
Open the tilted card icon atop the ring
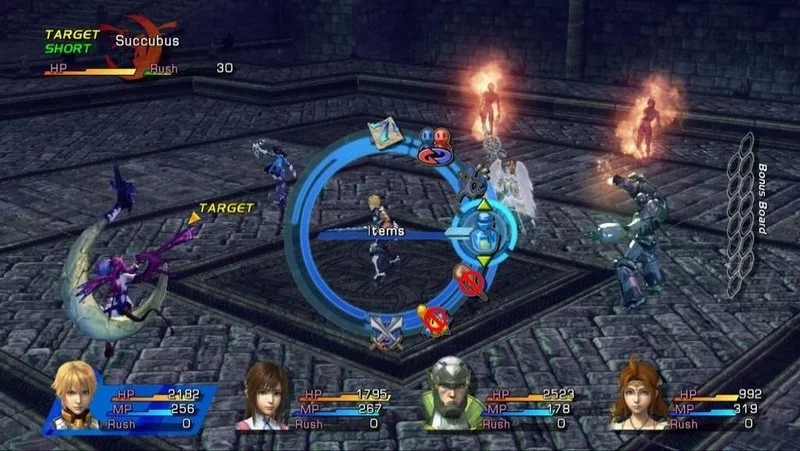point(382,132)
